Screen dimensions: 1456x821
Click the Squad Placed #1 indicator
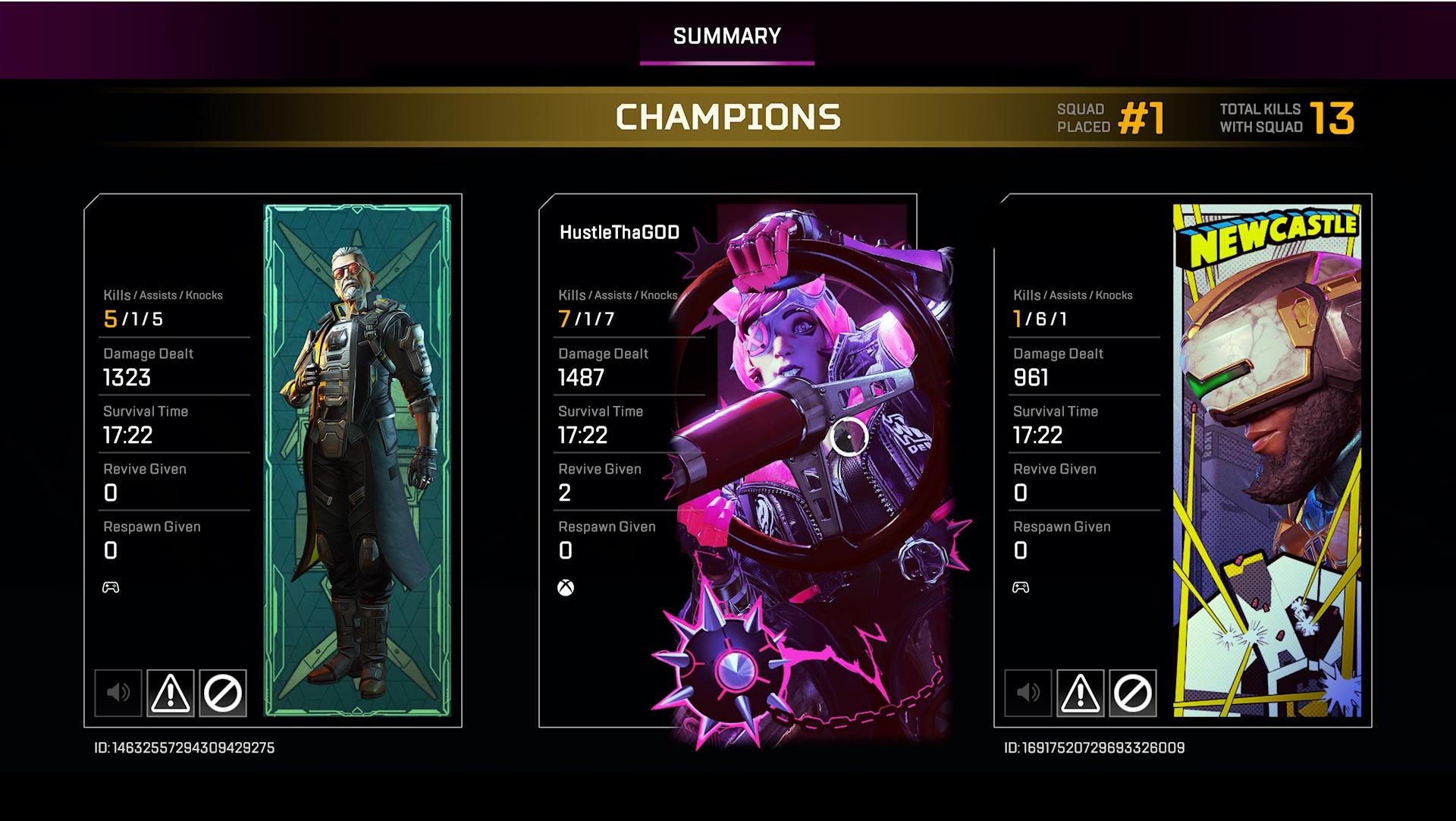pyautogui.click(x=1109, y=118)
